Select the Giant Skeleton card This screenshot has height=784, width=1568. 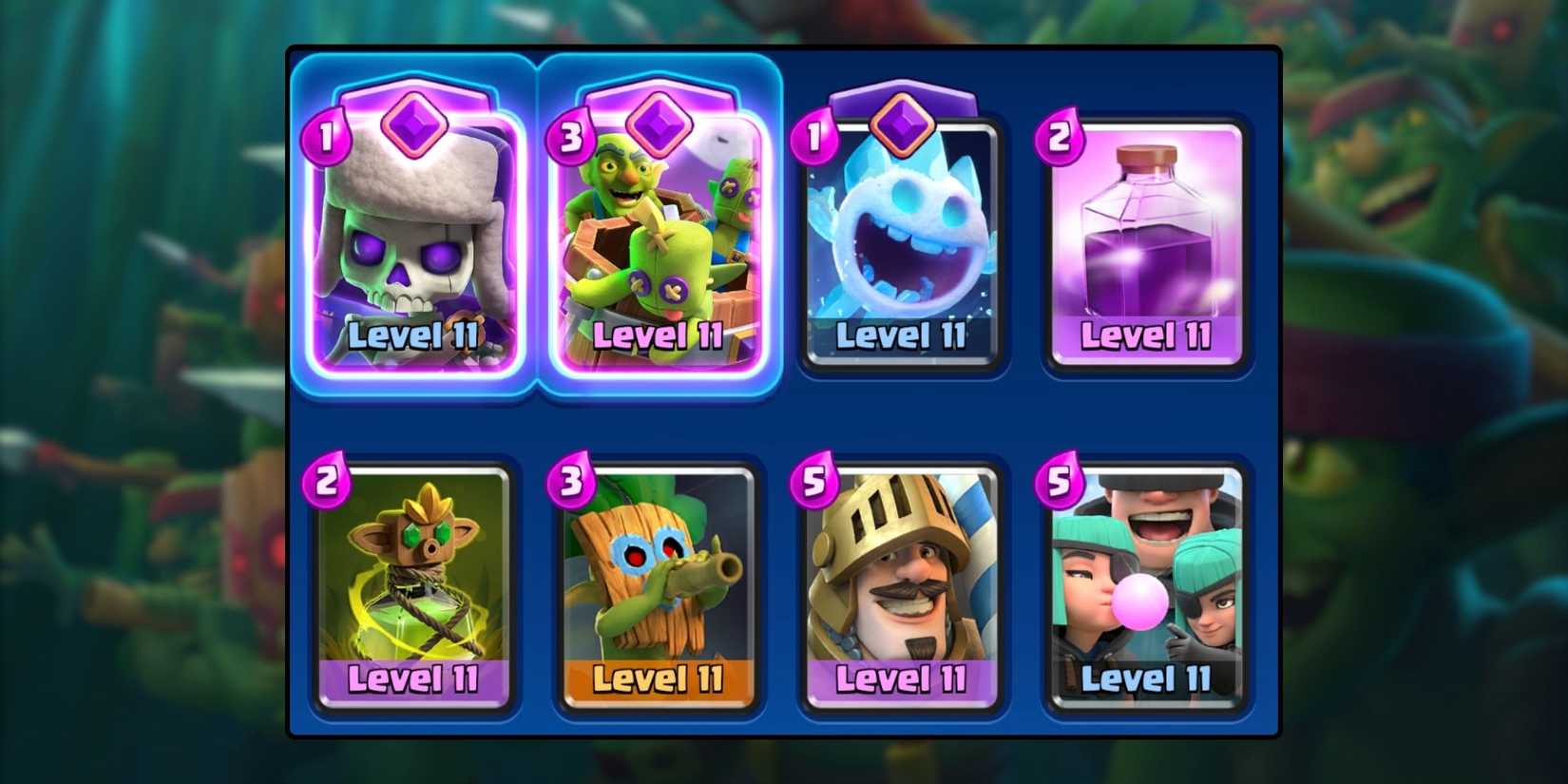click(x=413, y=238)
